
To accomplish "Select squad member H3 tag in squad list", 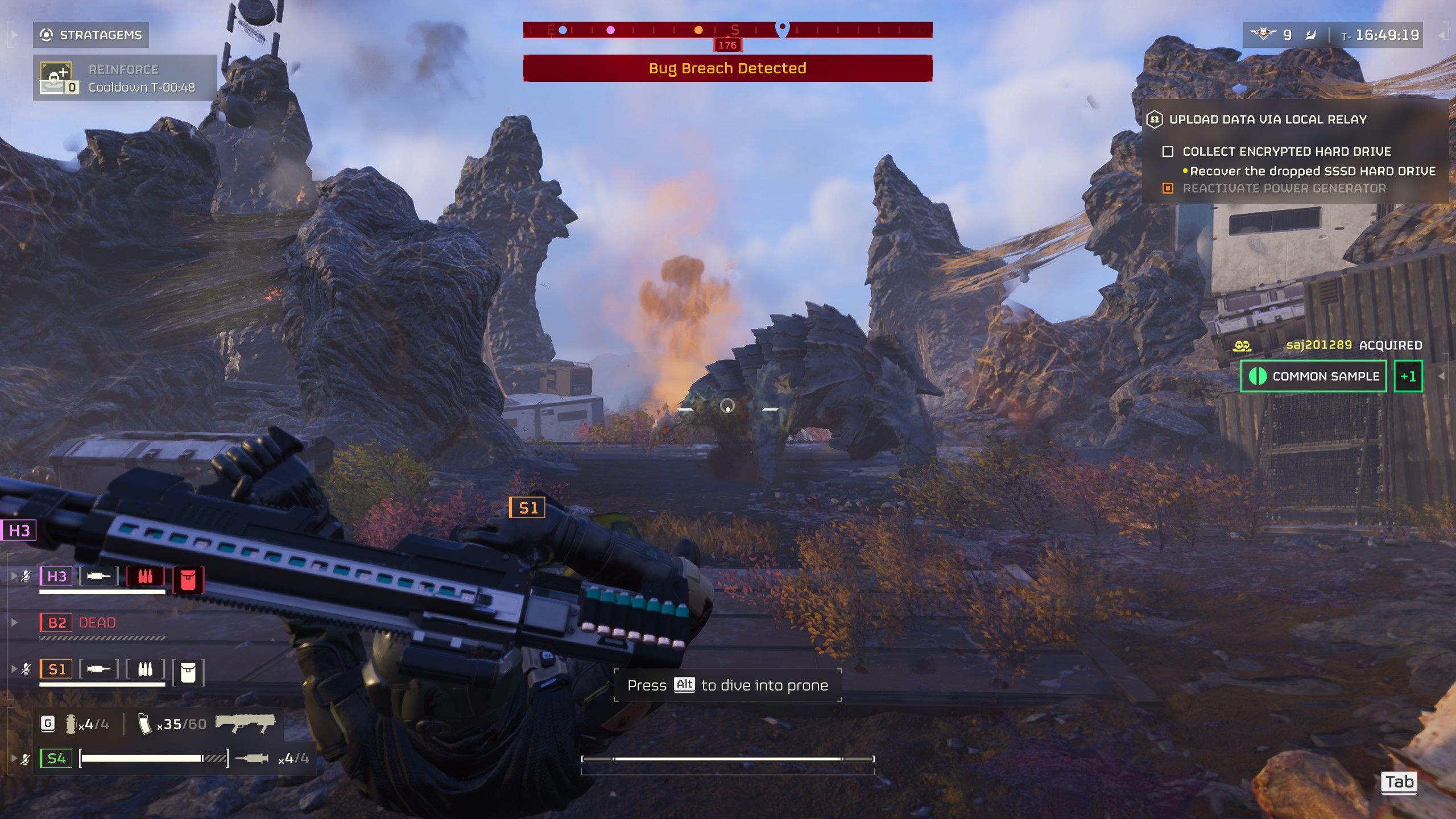I will tap(56, 576).
